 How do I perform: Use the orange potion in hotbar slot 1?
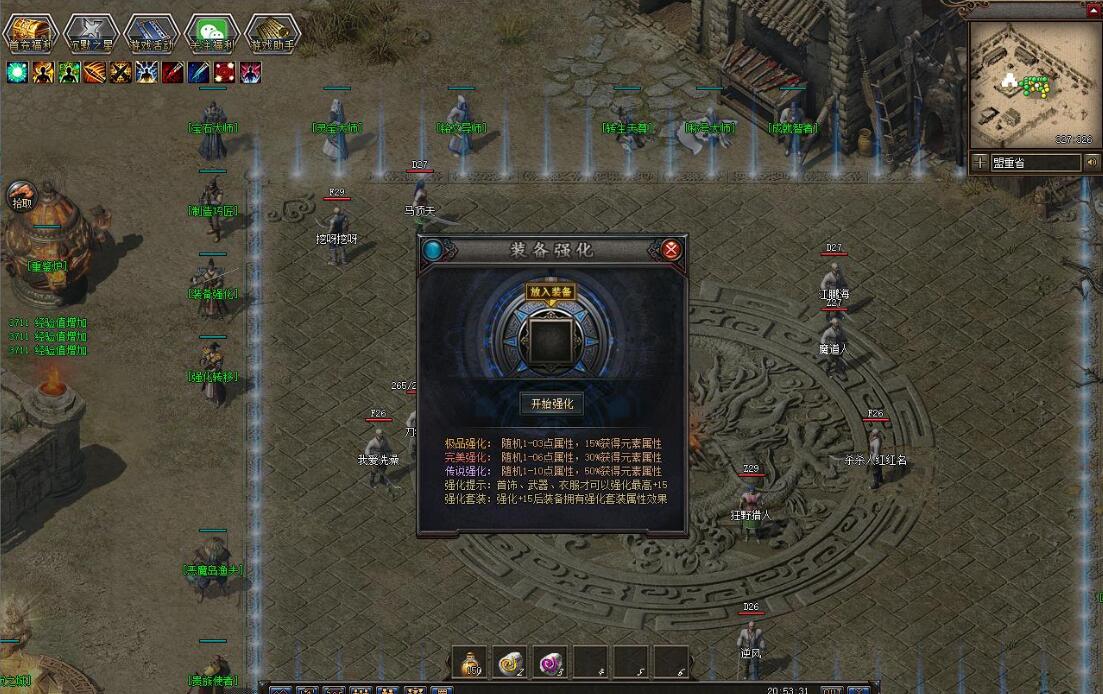[x=469, y=662]
